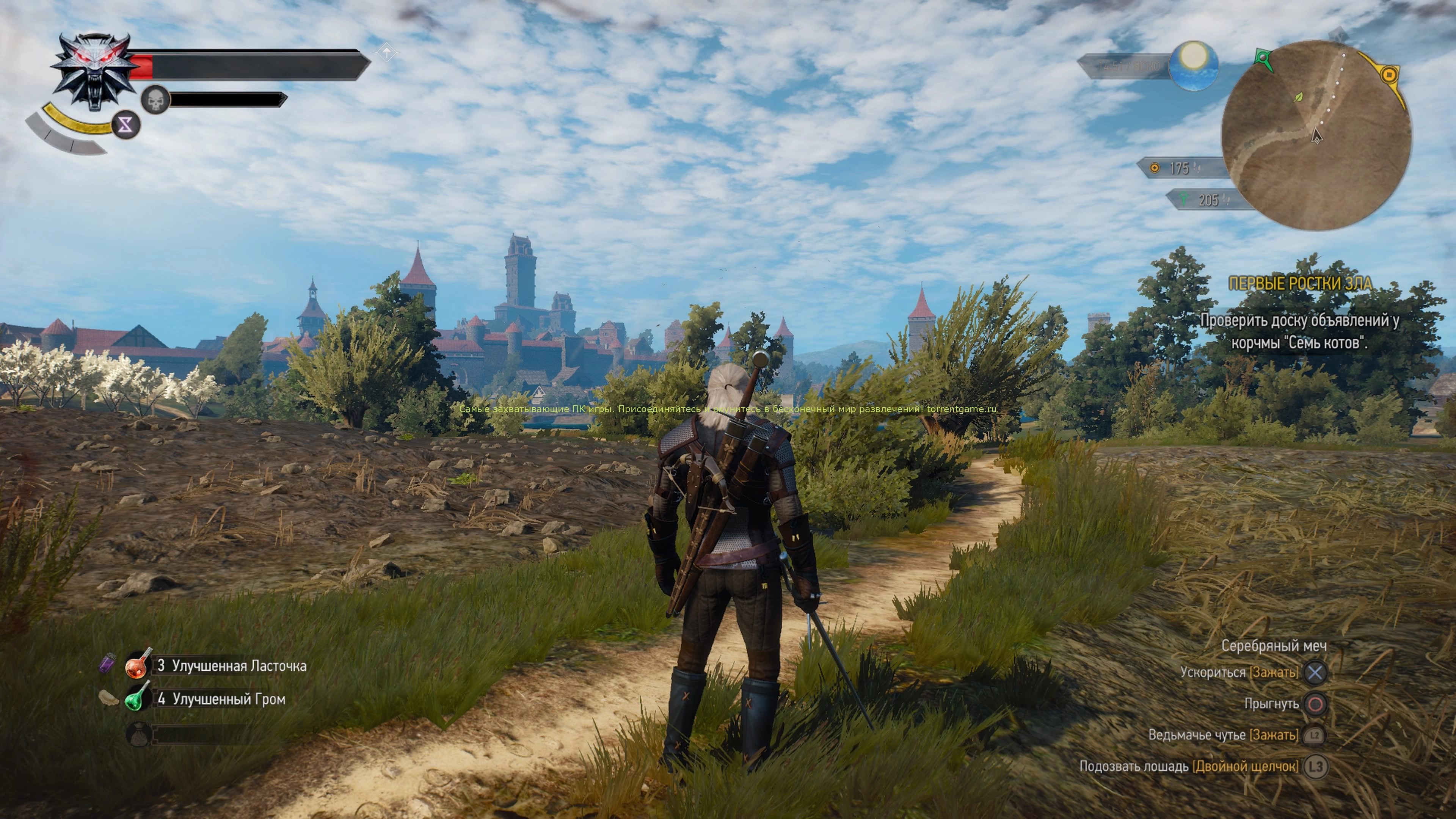The height and width of the screenshot is (819, 1456).
Task: Click the toxicity skull icon
Action: pyautogui.click(x=155, y=100)
